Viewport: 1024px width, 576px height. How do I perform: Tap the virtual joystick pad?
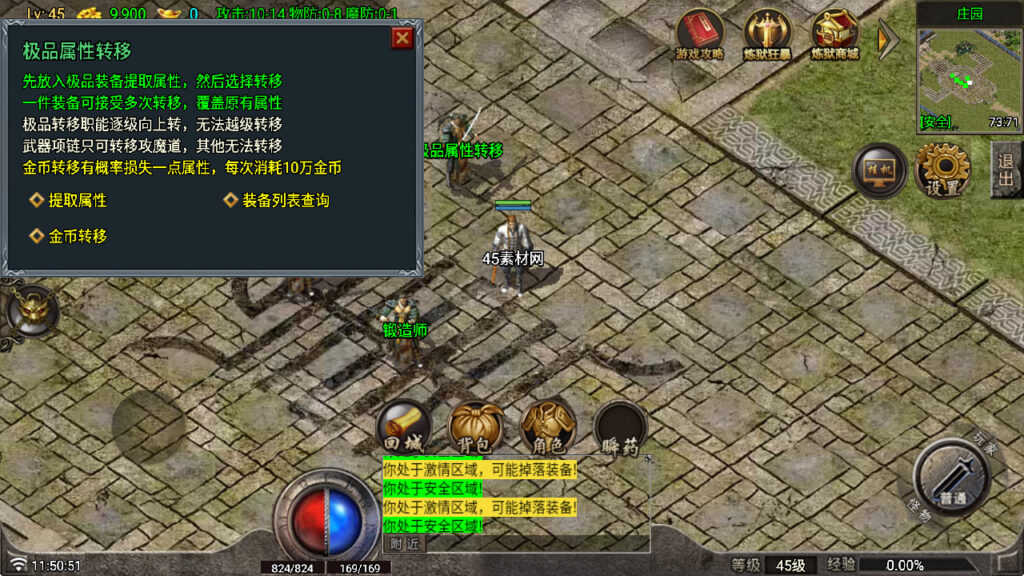[148, 427]
